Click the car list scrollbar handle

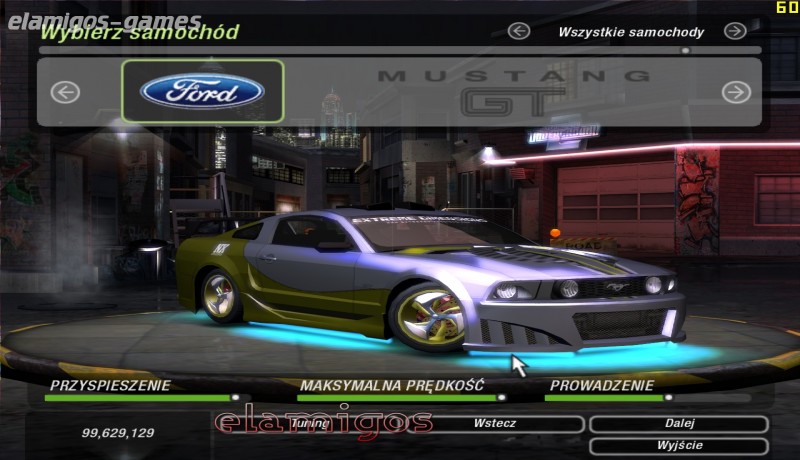click(x=686, y=49)
